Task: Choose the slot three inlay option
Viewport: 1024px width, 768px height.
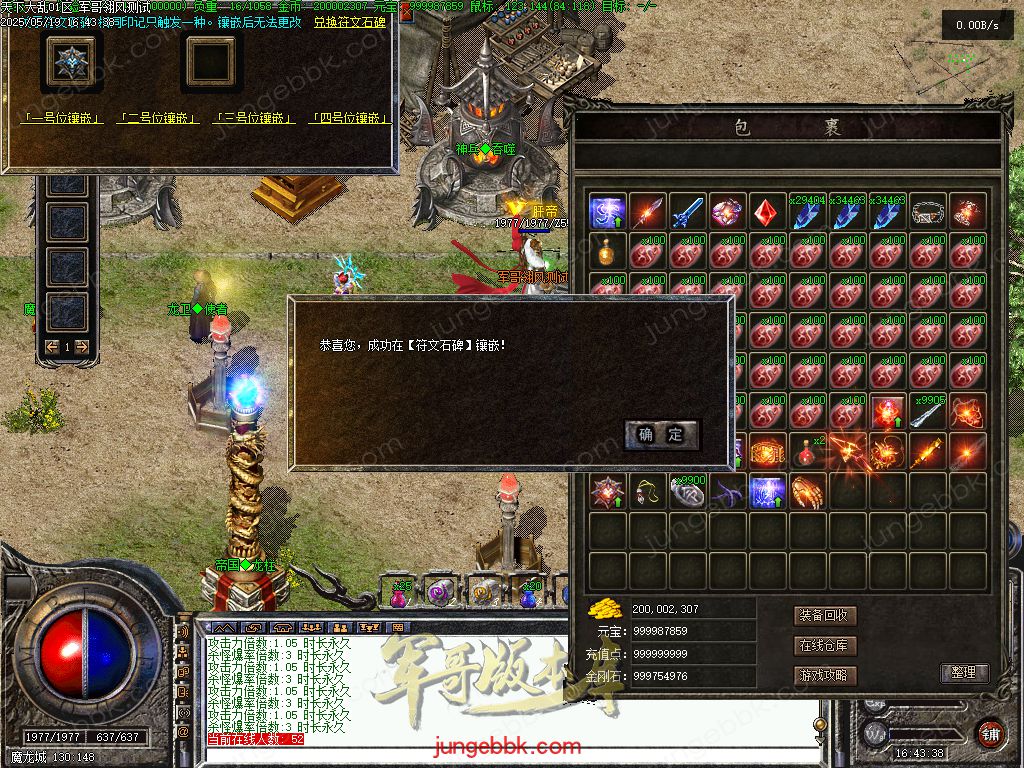Action: (x=254, y=118)
